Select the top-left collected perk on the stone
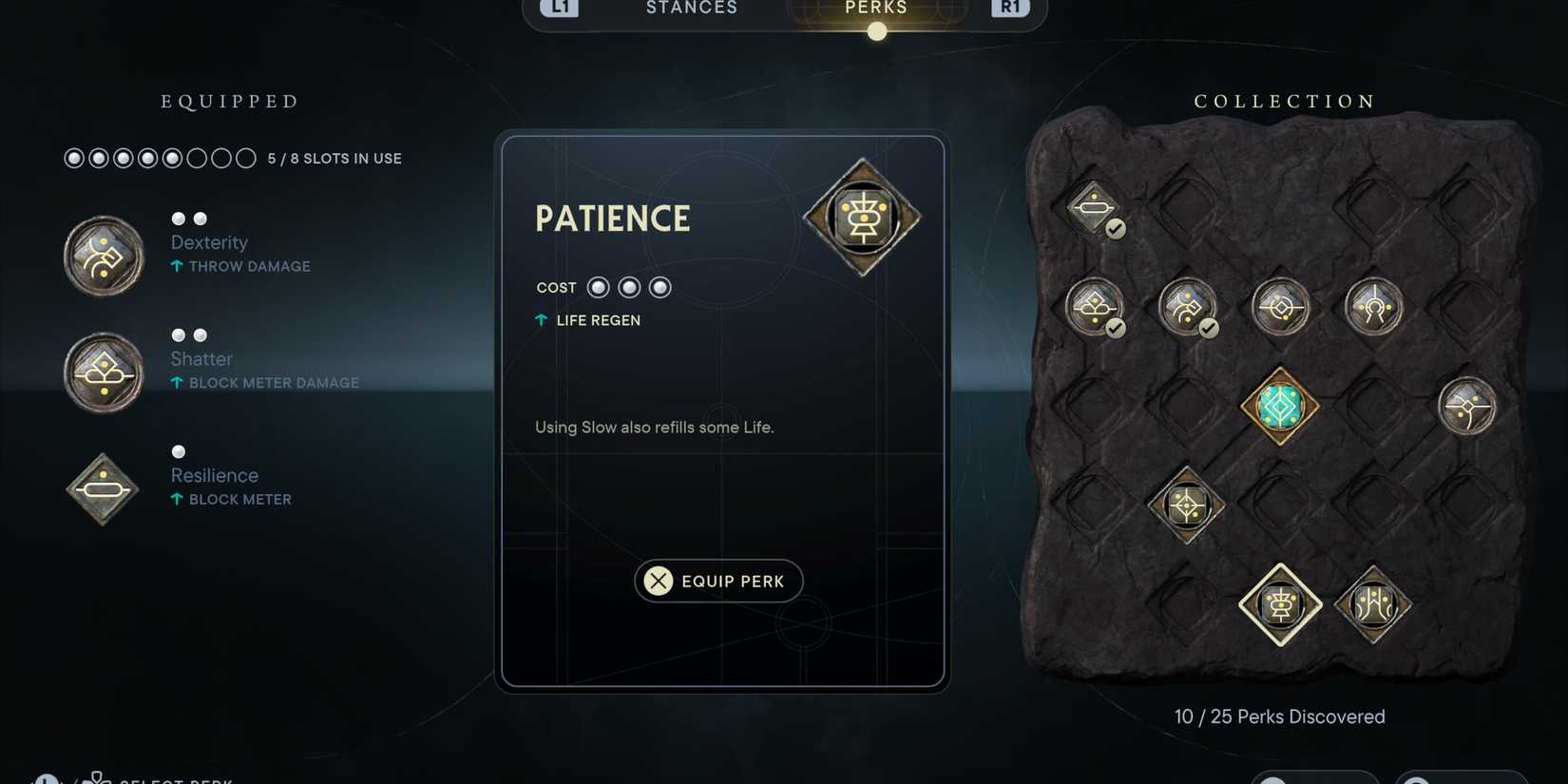The width and height of the screenshot is (1568, 784). 1093,207
